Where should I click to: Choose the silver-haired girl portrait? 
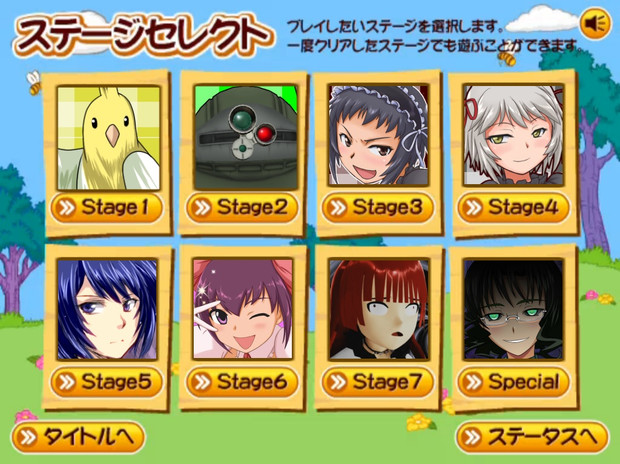[513, 136]
